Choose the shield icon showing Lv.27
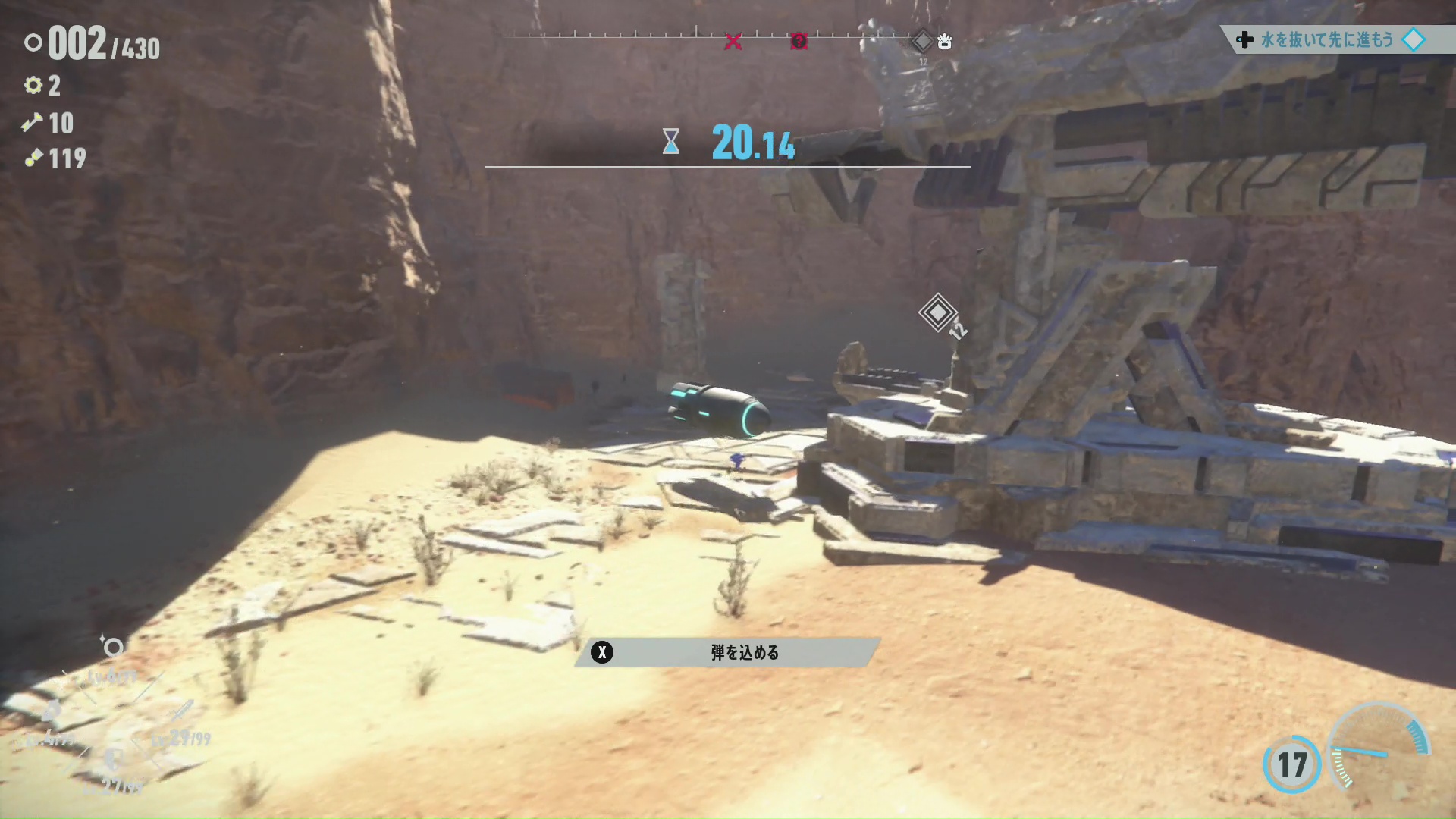The image size is (1456, 819). pyautogui.click(x=114, y=758)
